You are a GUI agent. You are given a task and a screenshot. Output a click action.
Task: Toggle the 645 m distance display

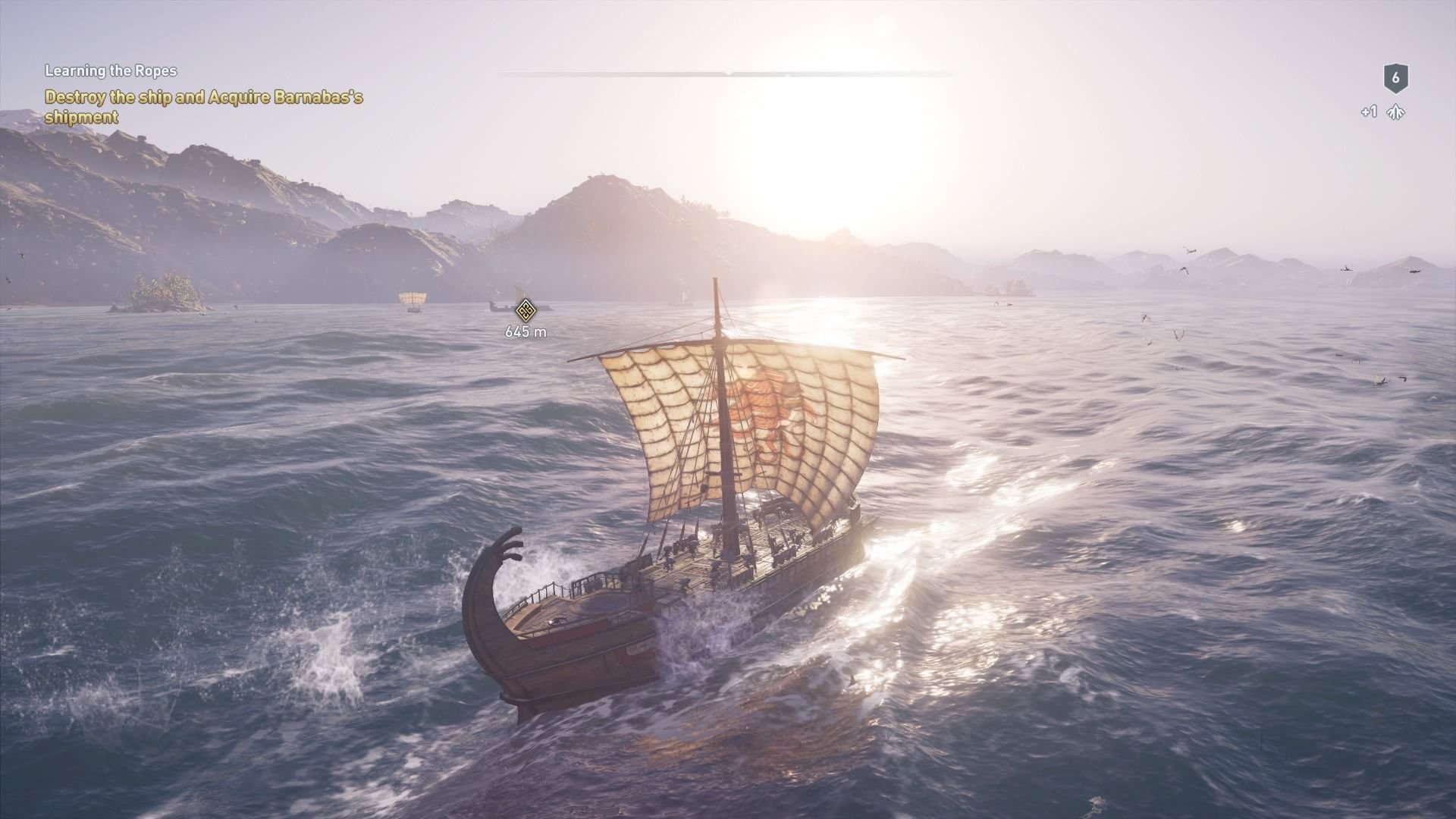tap(526, 331)
